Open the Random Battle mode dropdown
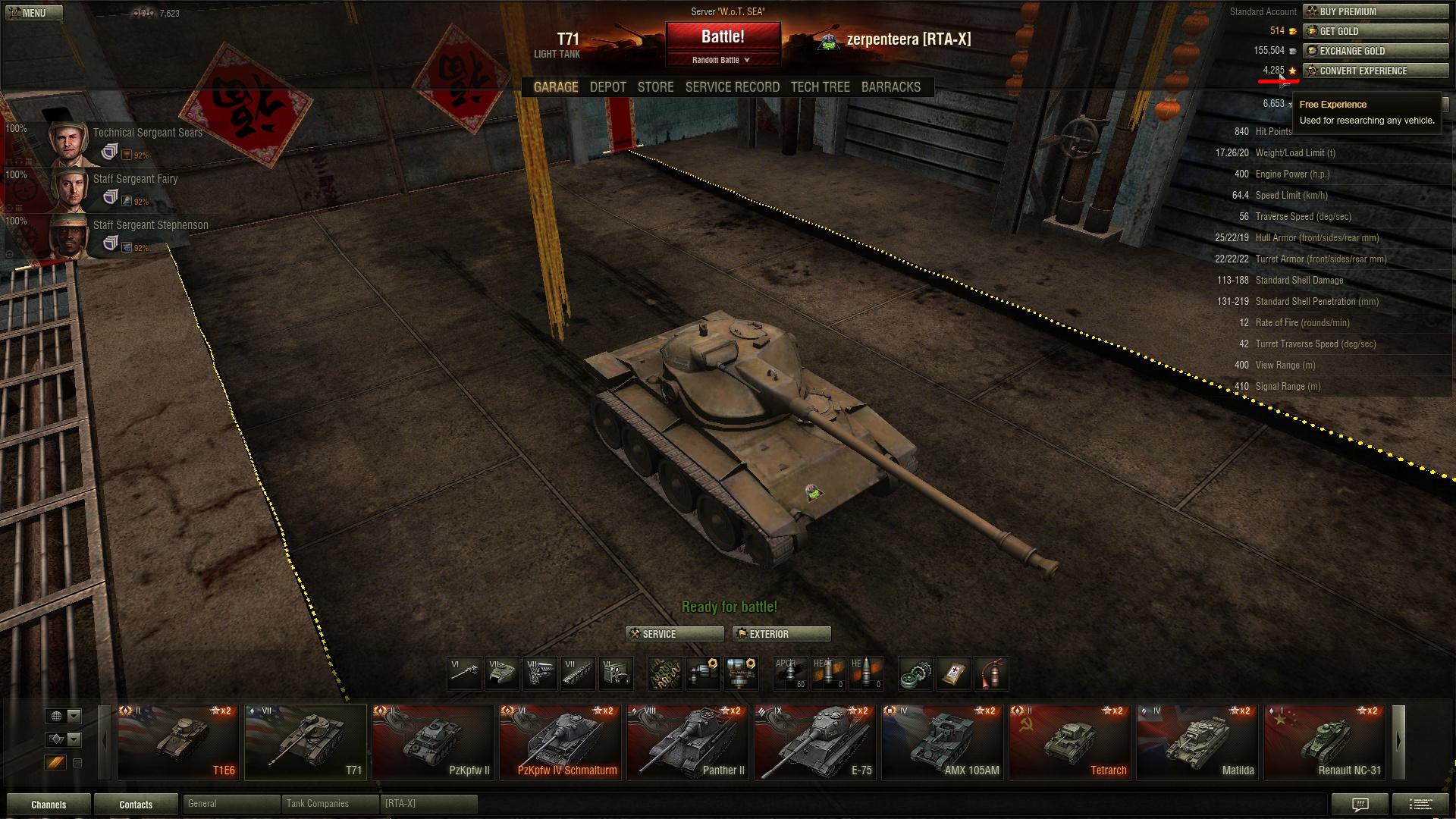1456x819 pixels. (x=722, y=60)
